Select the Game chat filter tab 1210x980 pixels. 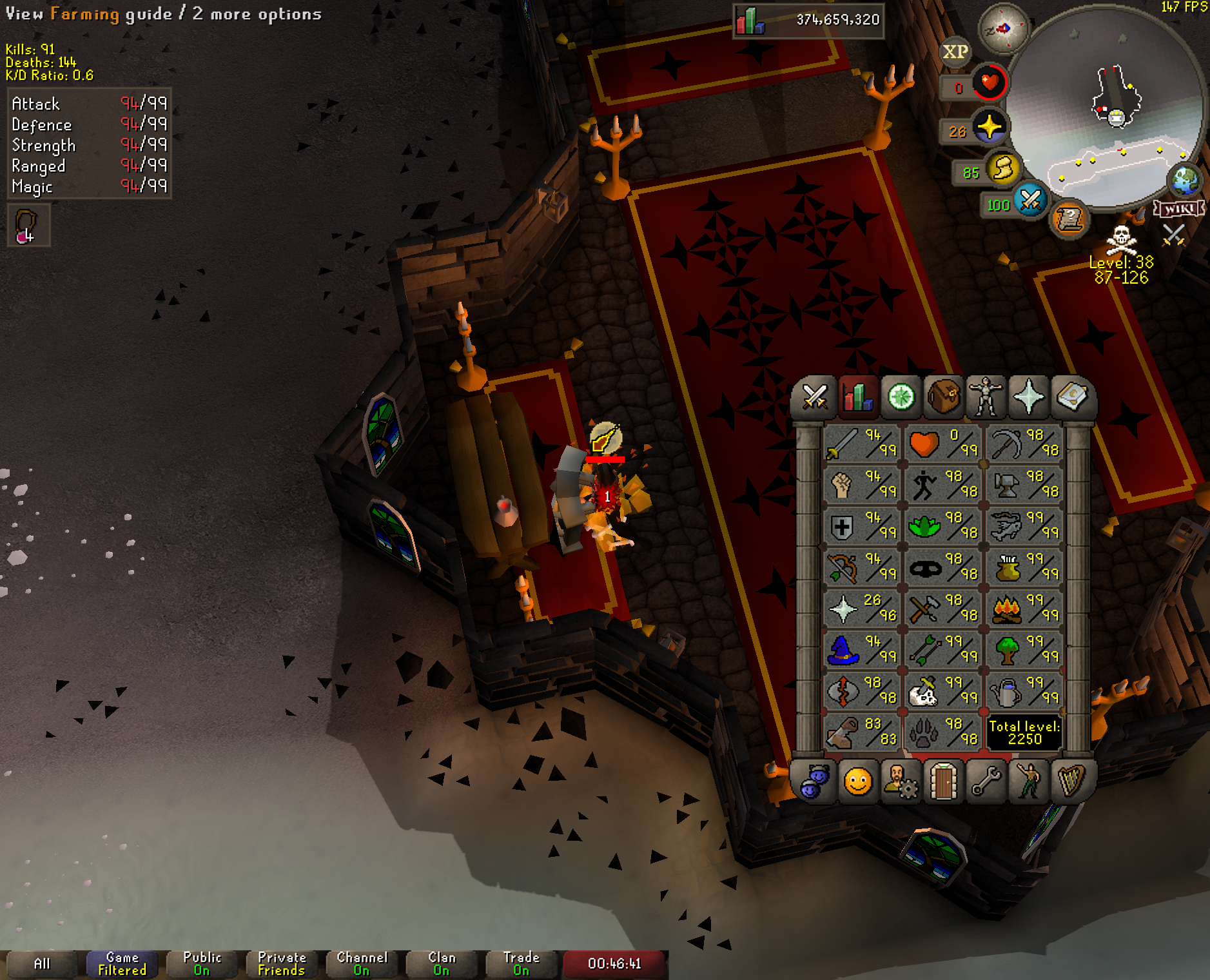[x=122, y=964]
